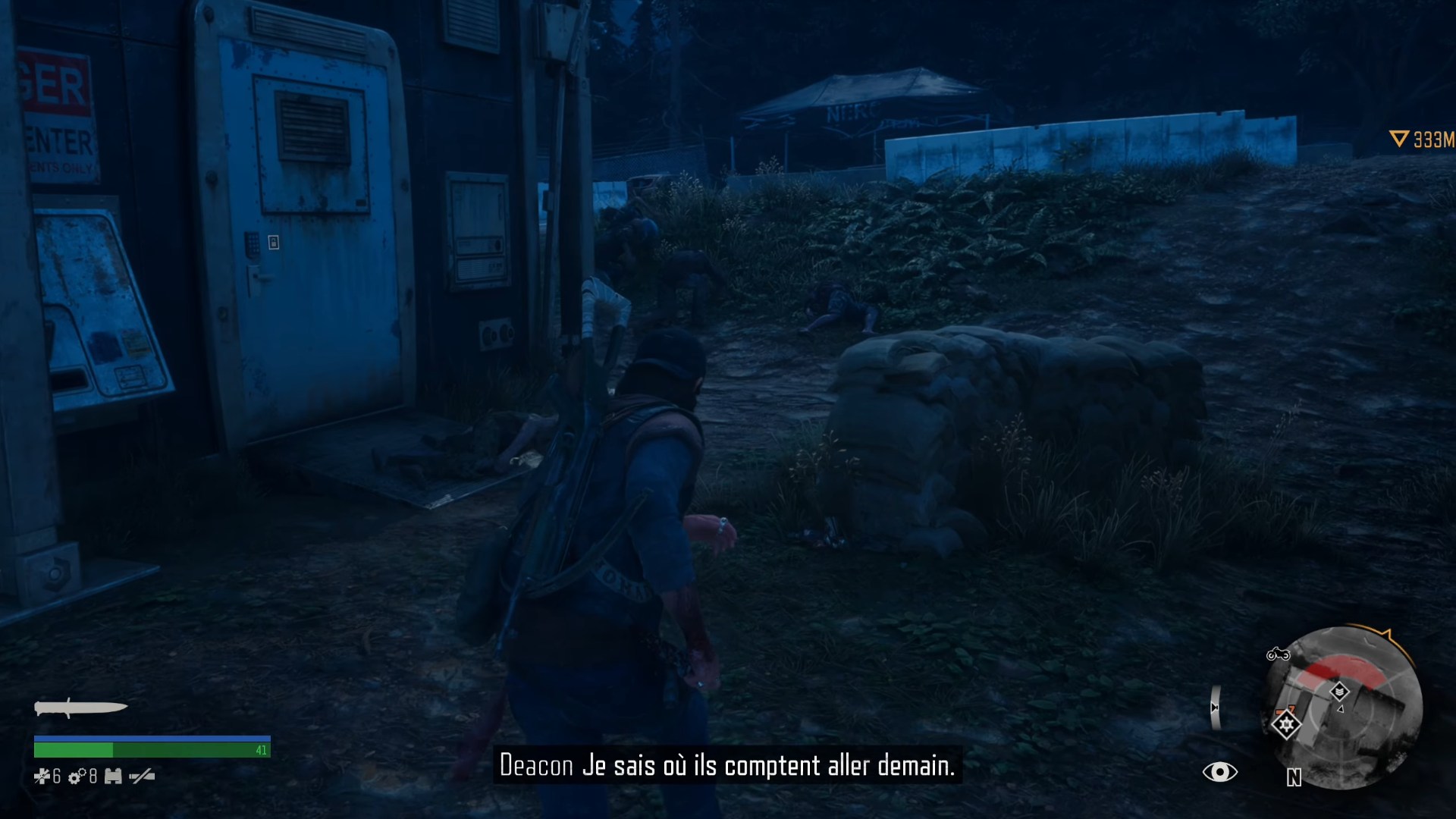This screenshot has width=1456, height=819.
Task: Click the N compass letter under minimap
Action: tap(1294, 777)
